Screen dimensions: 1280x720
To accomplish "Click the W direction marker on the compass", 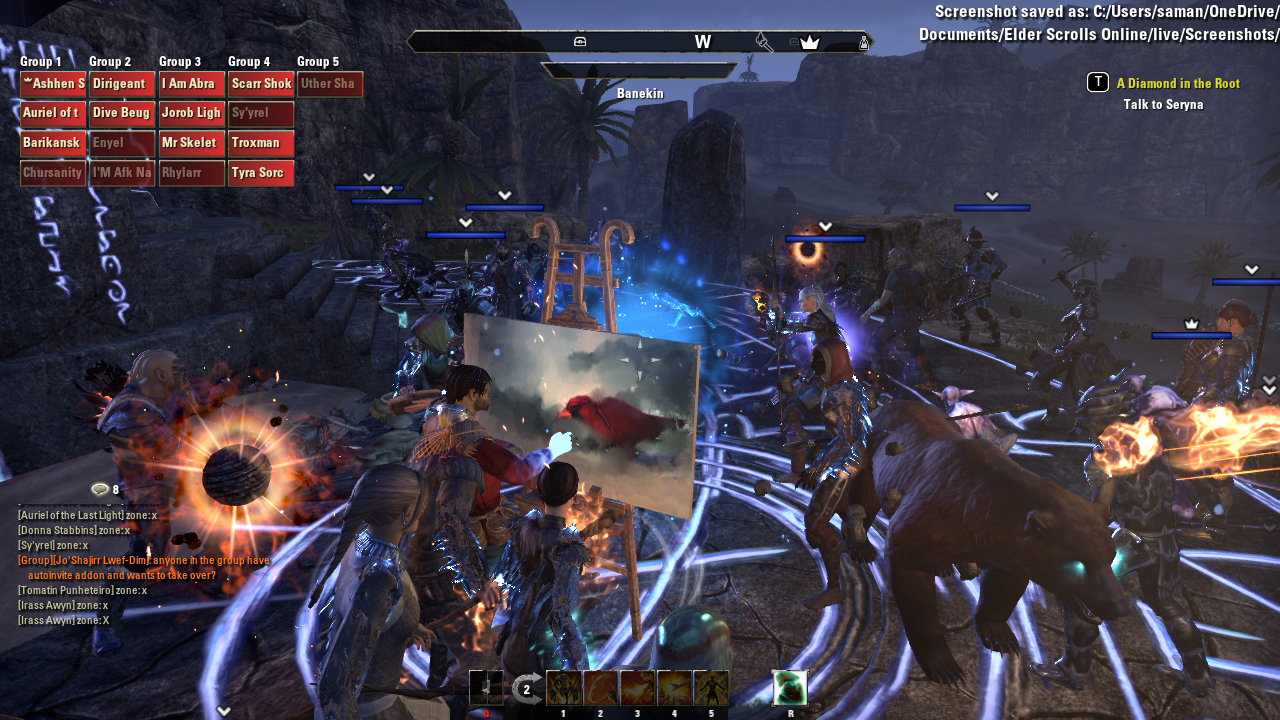I will click(703, 42).
